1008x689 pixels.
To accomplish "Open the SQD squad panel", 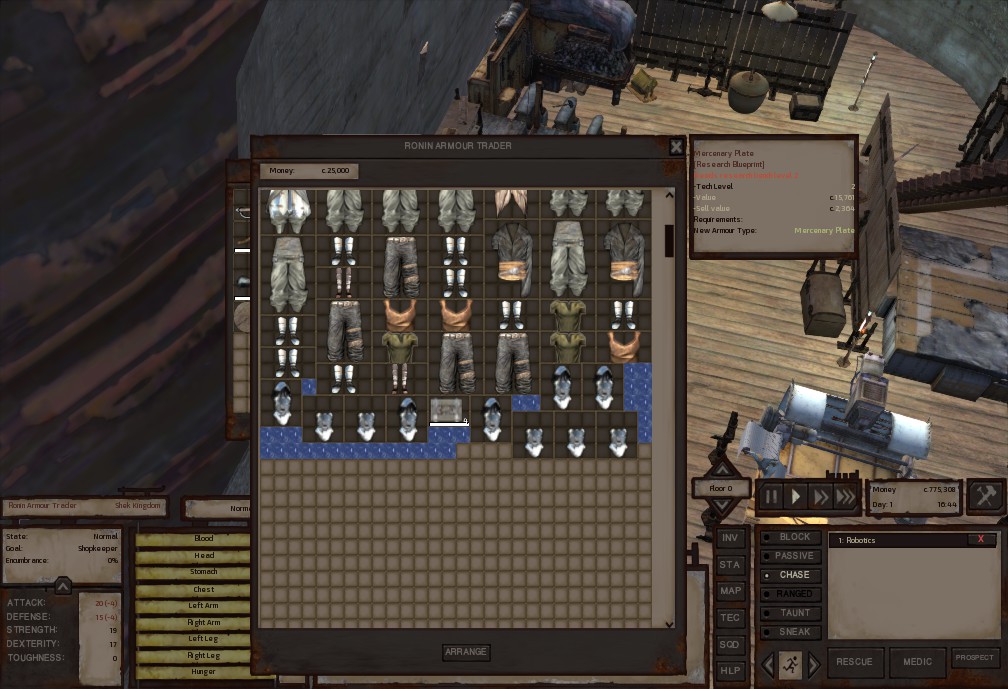I will click(x=730, y=645).
